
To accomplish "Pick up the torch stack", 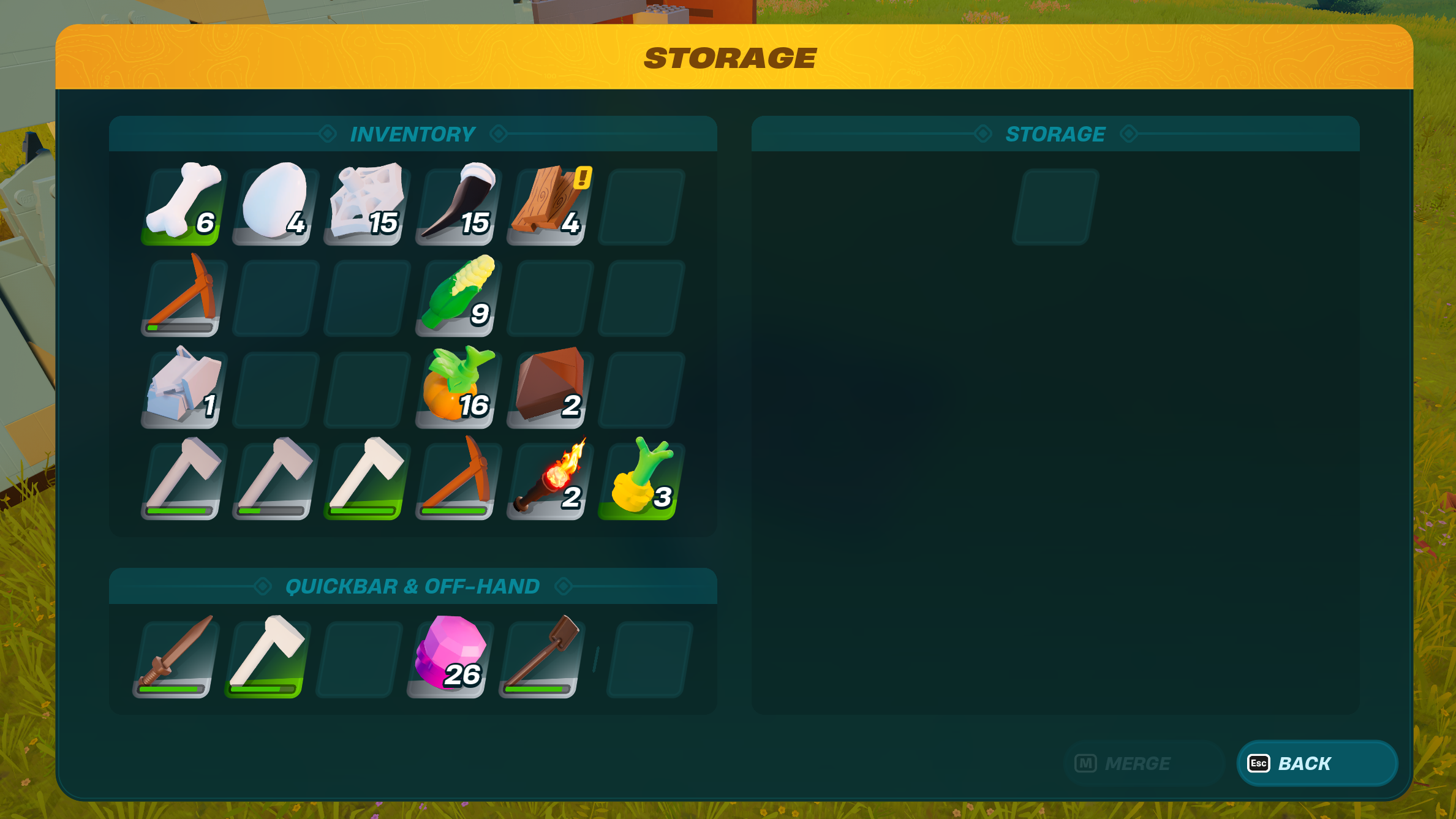I will pos(547,481).
